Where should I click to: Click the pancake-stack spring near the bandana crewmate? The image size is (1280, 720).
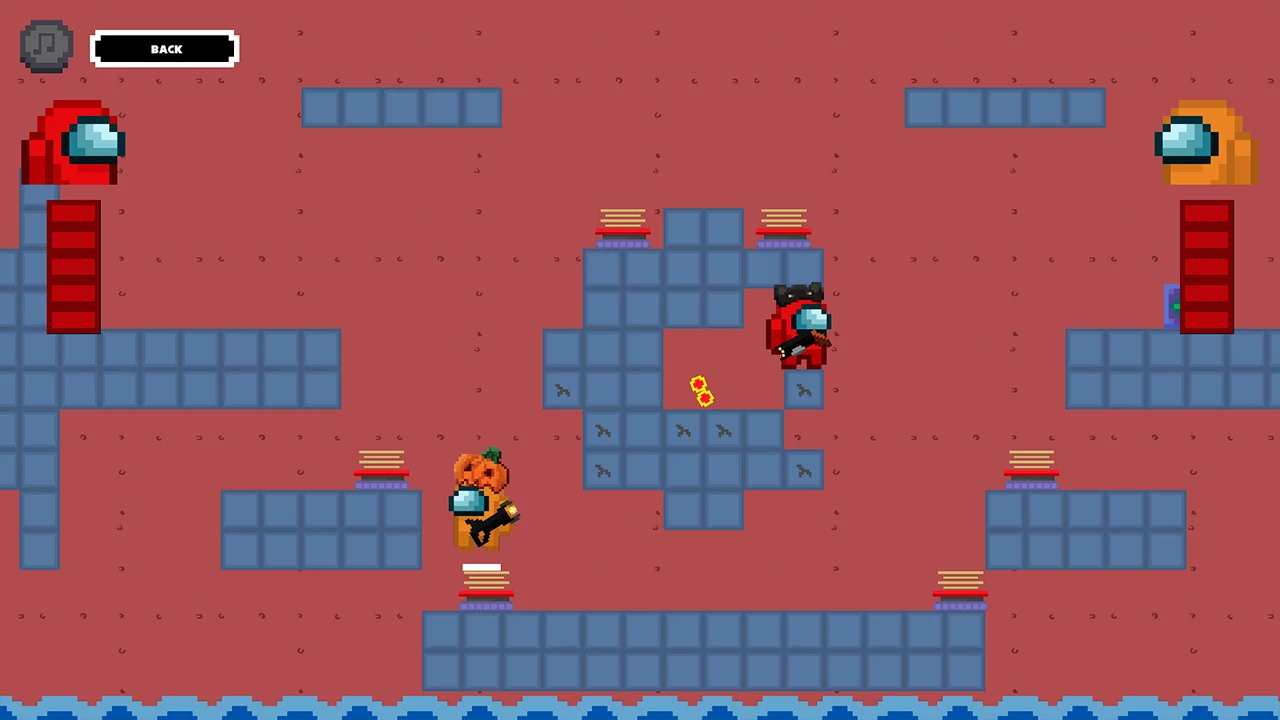[783, 223]
